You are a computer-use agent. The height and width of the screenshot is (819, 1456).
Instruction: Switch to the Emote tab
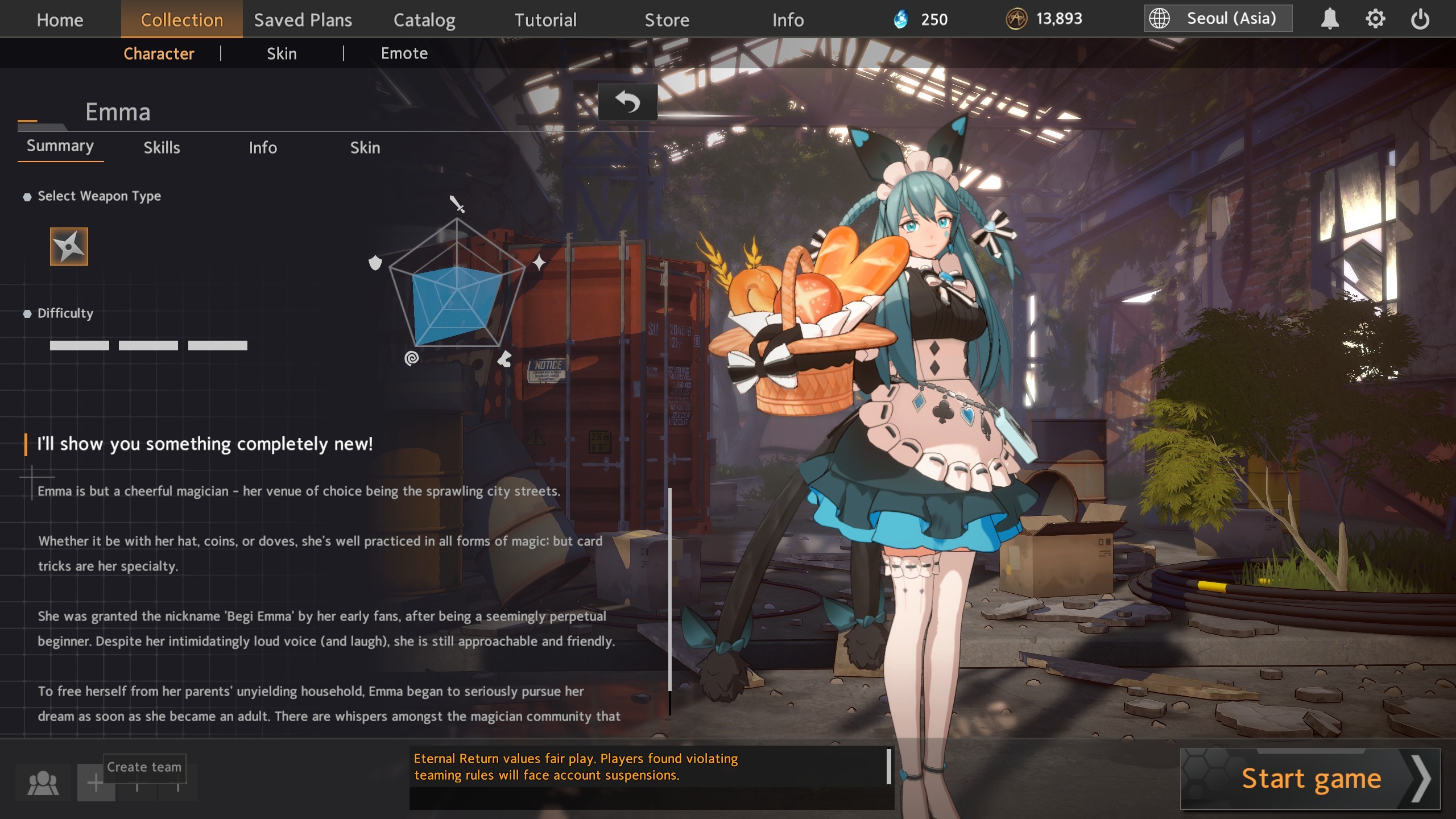coord(404,53)
